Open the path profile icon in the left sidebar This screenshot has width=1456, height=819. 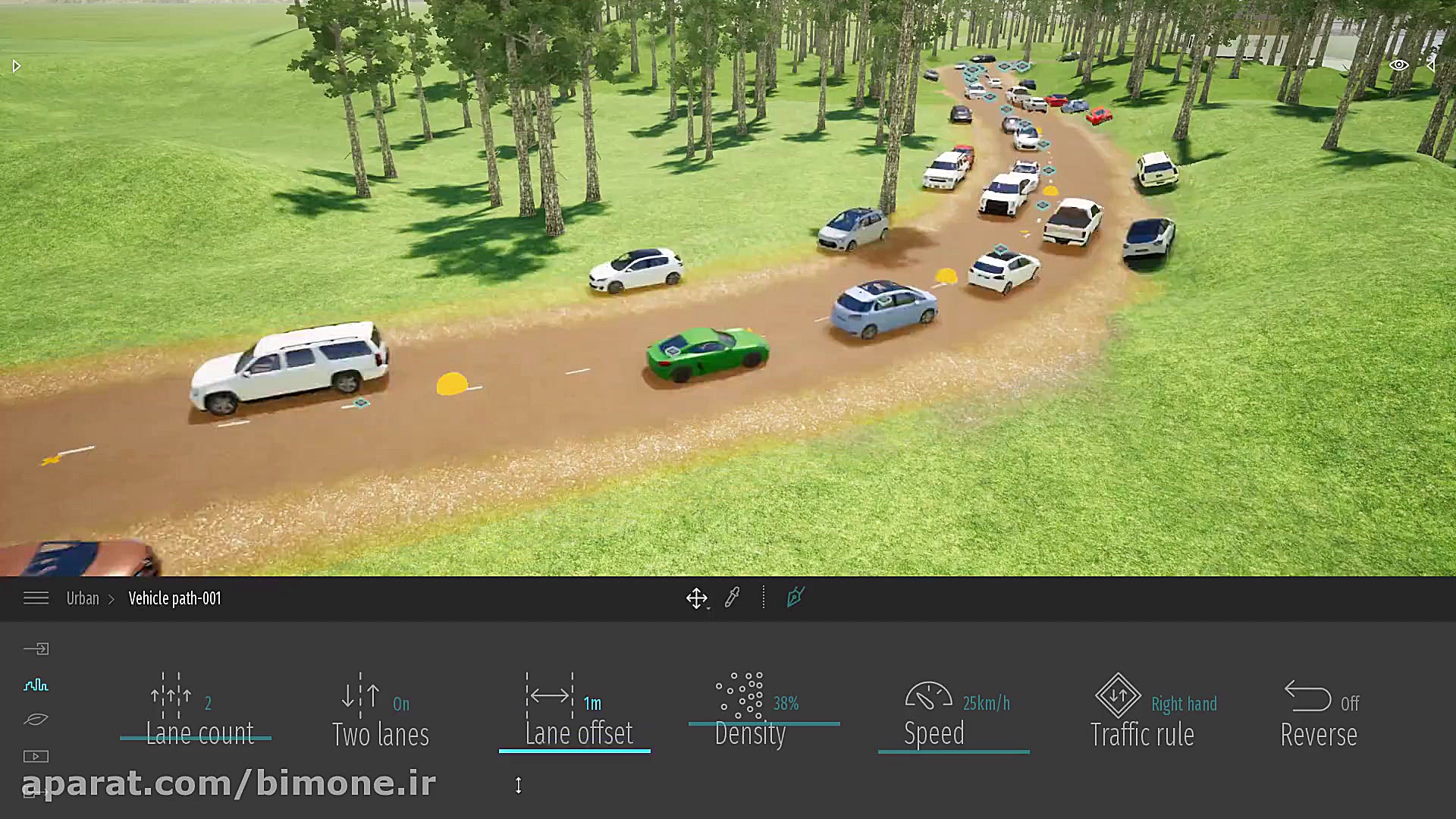[36, 685]
